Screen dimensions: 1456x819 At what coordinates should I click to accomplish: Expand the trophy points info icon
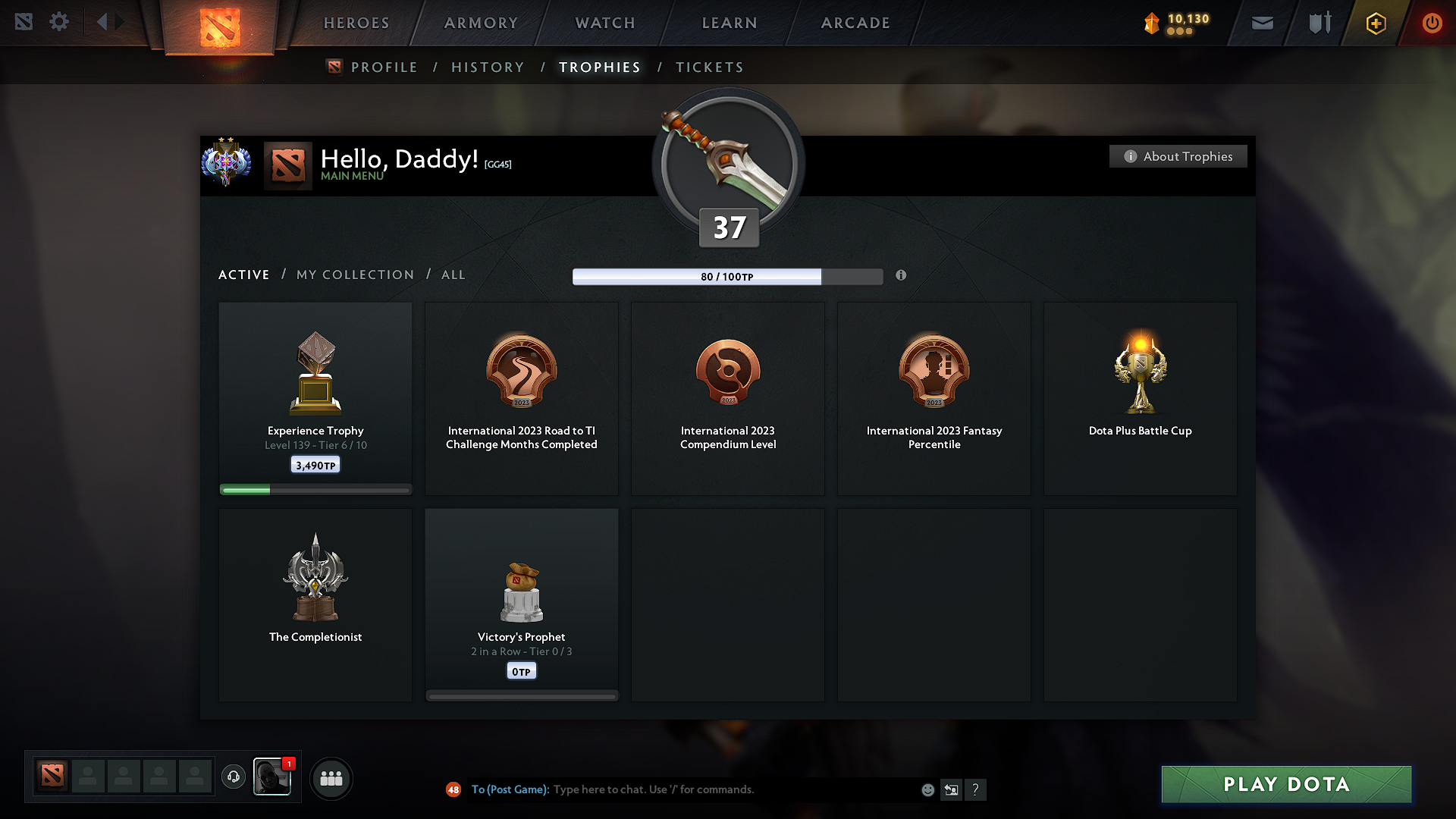(x=902, y=276)
